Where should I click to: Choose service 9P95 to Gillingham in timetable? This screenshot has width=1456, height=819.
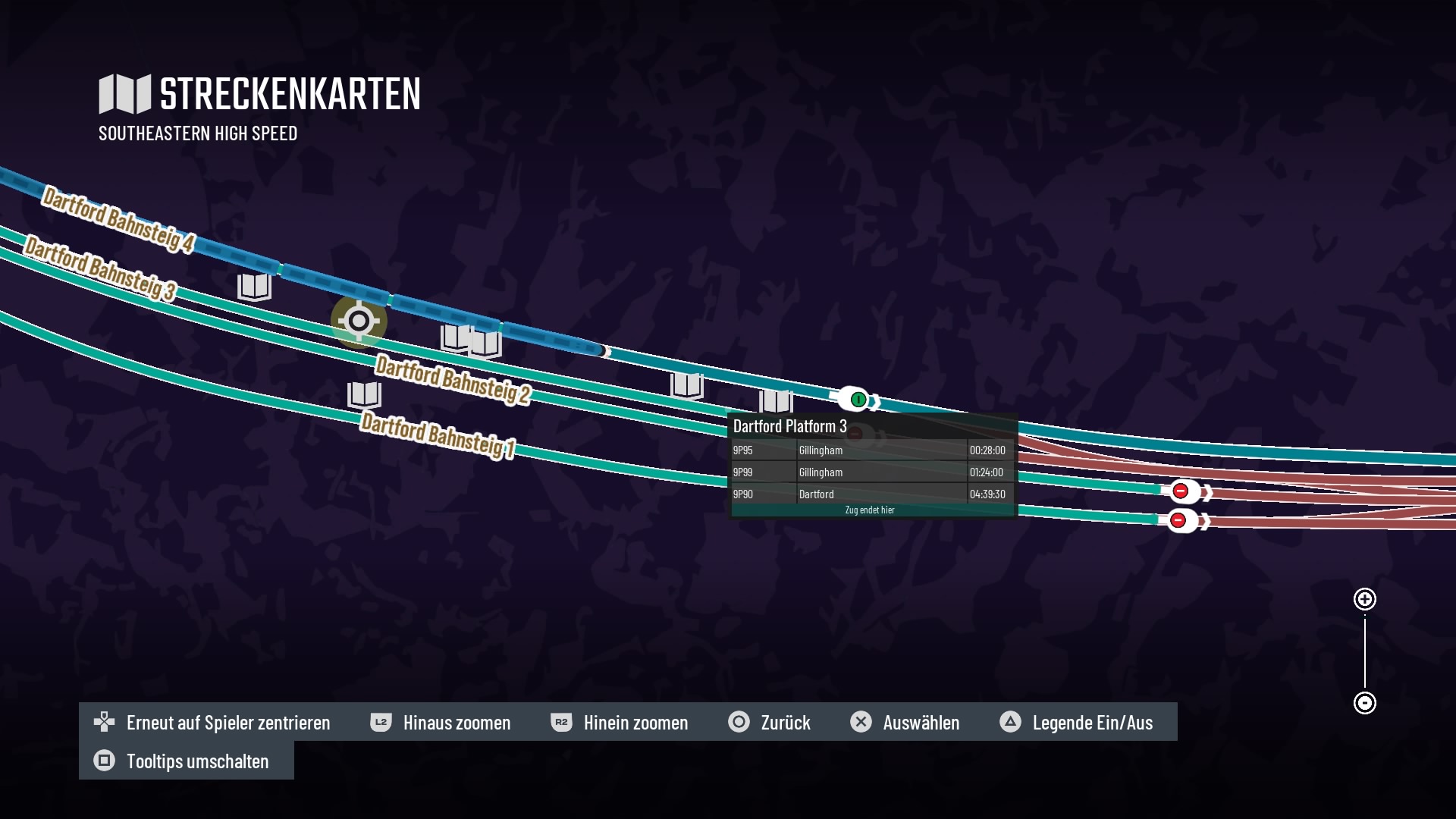[870, 450]
